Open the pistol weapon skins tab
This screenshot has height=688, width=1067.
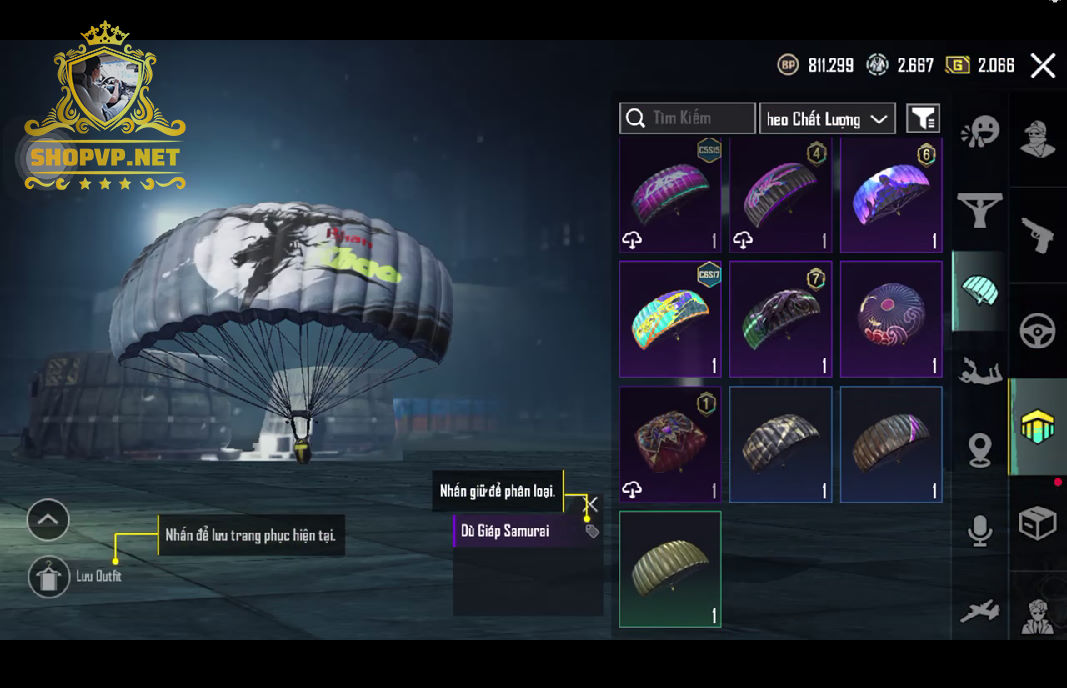1037,236
